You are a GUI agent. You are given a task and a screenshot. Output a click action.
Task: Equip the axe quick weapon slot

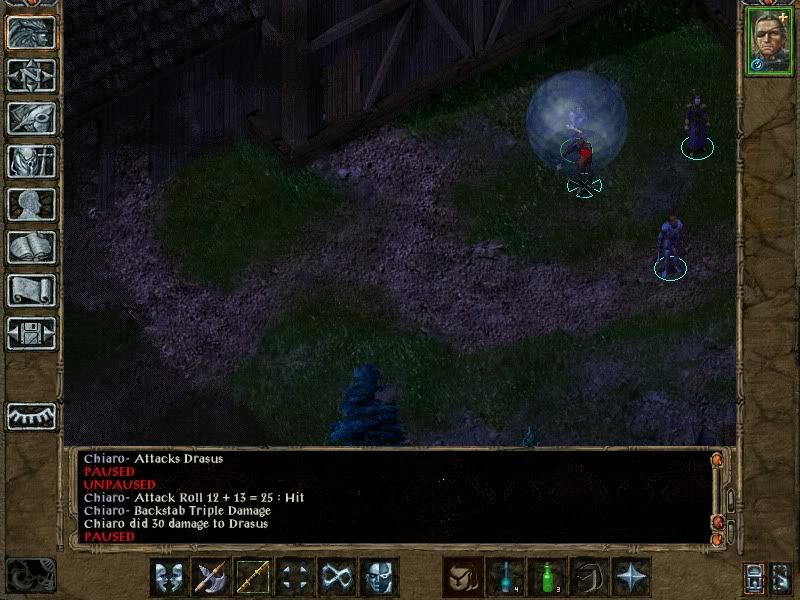[211, 576]
